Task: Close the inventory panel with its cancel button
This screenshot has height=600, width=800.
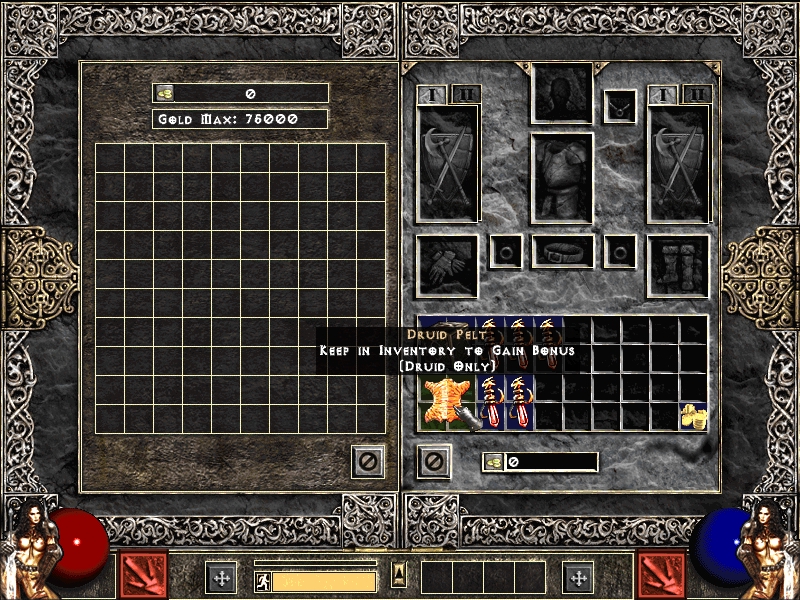Action: (x=433, y=461)
